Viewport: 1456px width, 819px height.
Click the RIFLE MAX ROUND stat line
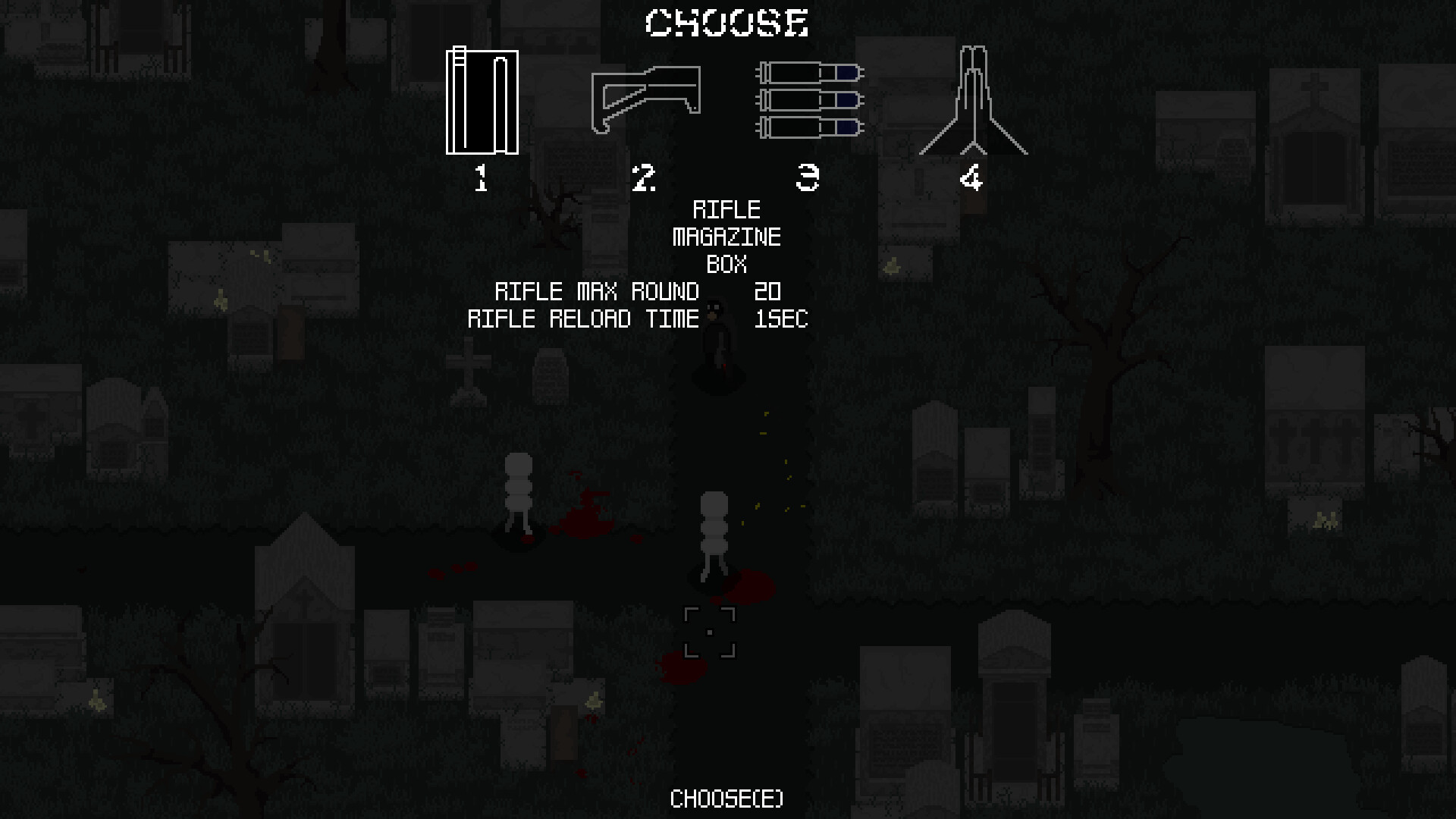pyautogui.click(x=598, y=292)
